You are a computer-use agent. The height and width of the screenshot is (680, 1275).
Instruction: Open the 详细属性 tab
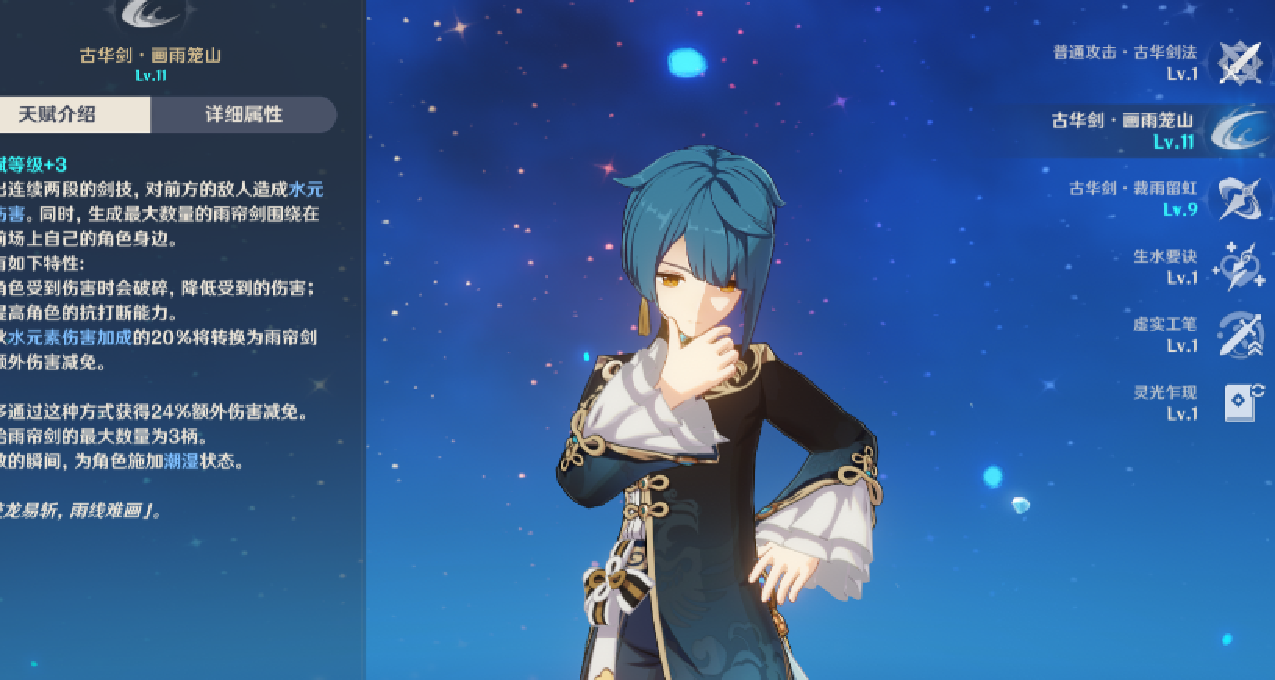pos(243,115)
